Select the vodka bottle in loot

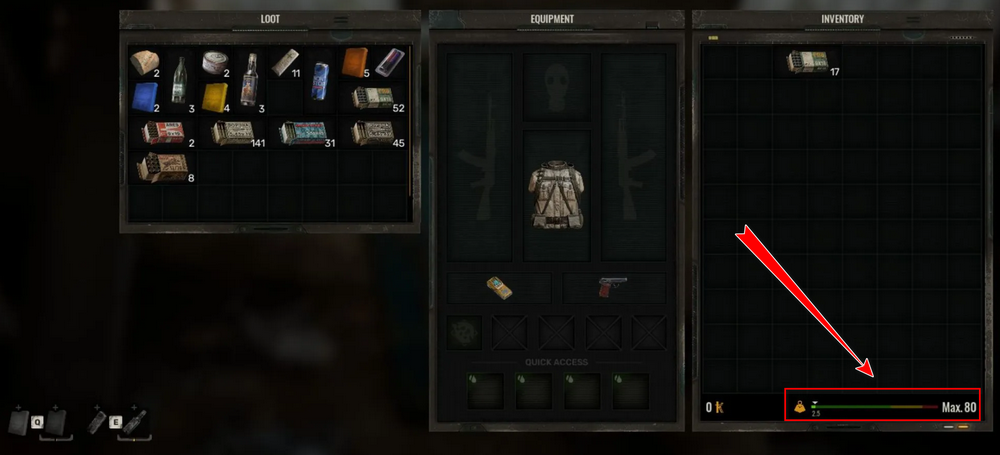click(250, 77)
